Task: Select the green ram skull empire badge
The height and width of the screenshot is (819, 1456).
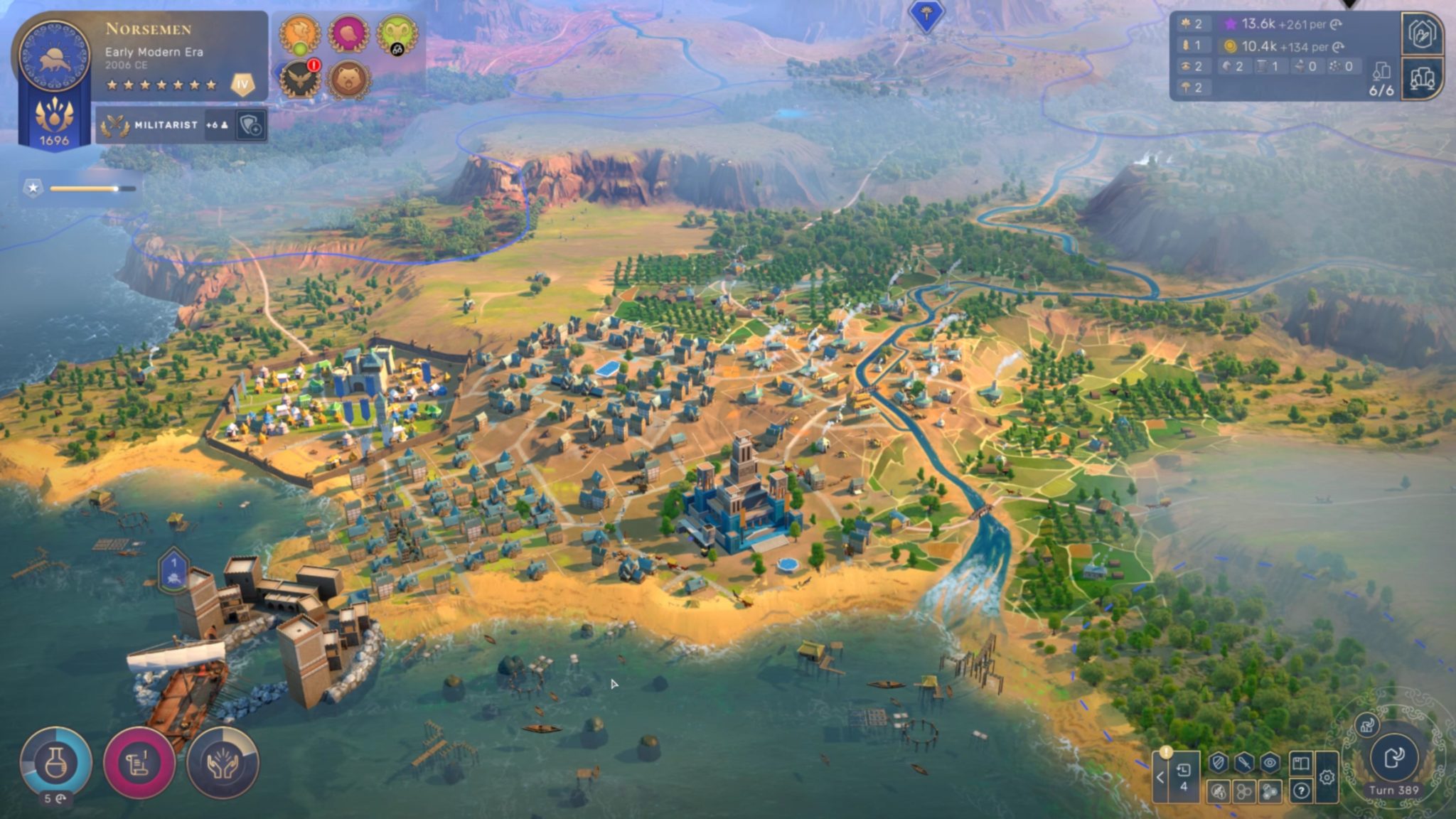Action: pyautogui.click(x=397, y=33)
